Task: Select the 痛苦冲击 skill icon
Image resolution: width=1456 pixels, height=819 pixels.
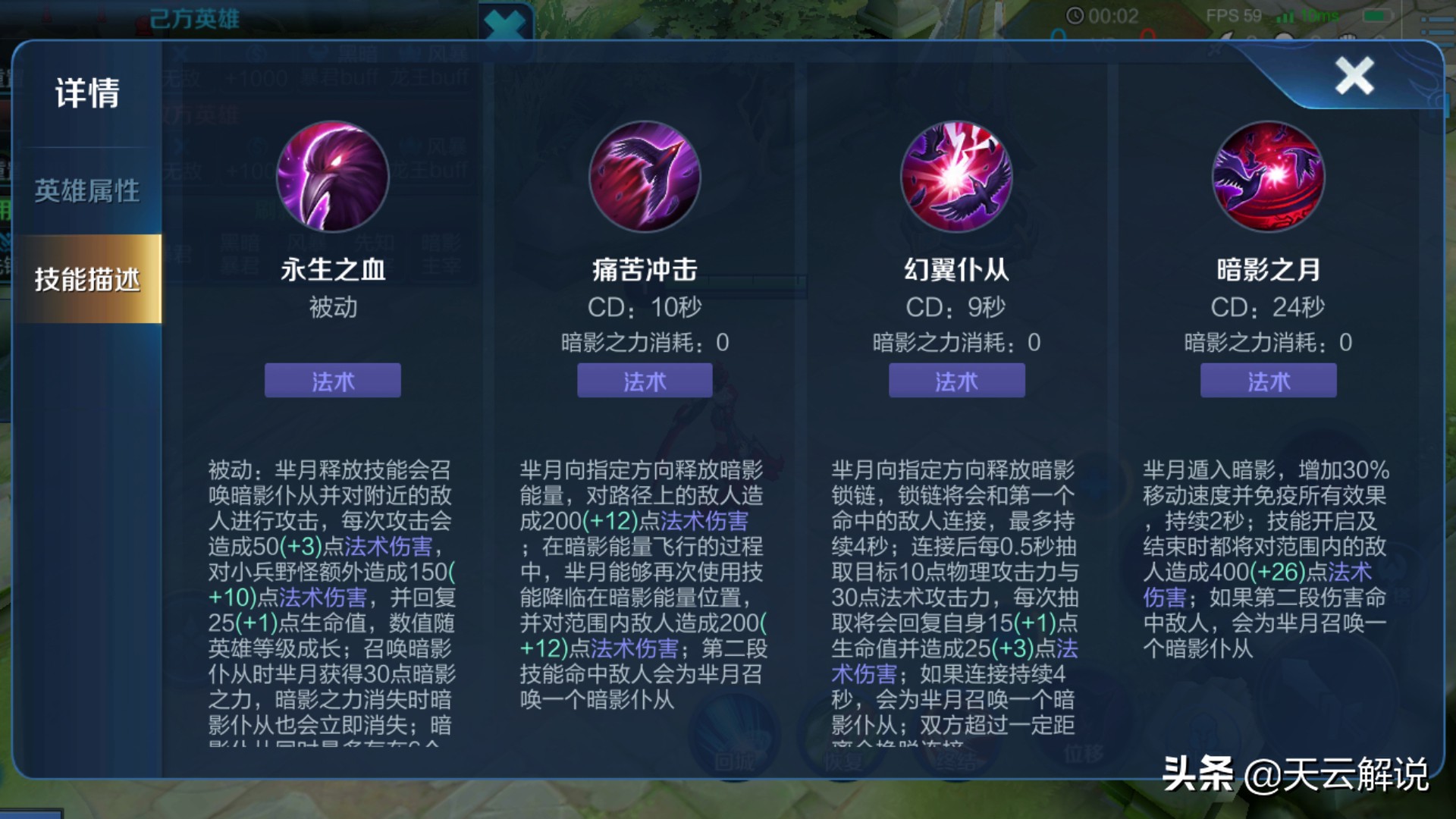Action: pyautogui.click(x=645, y=177)
